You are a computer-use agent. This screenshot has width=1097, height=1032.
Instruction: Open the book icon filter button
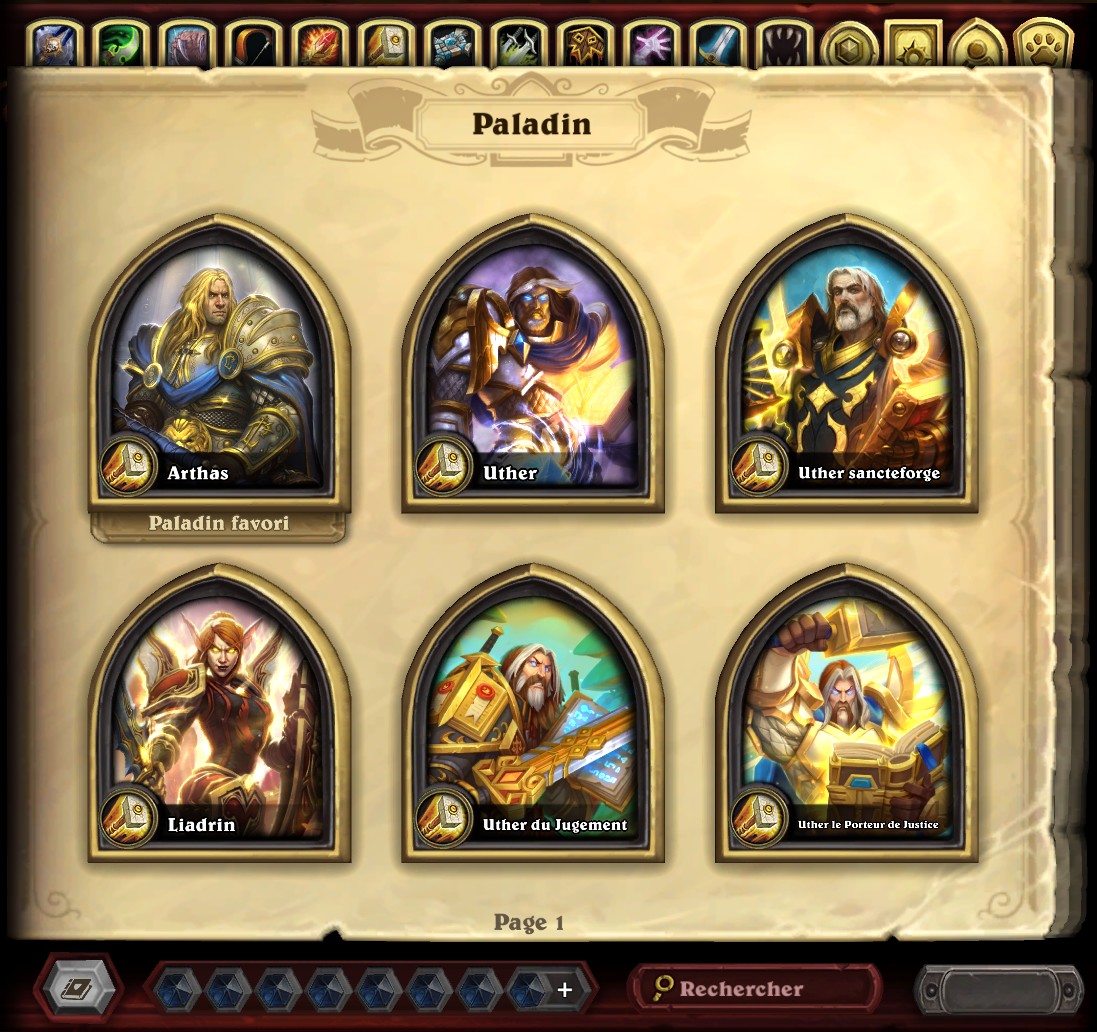click(x=77, y=989)
